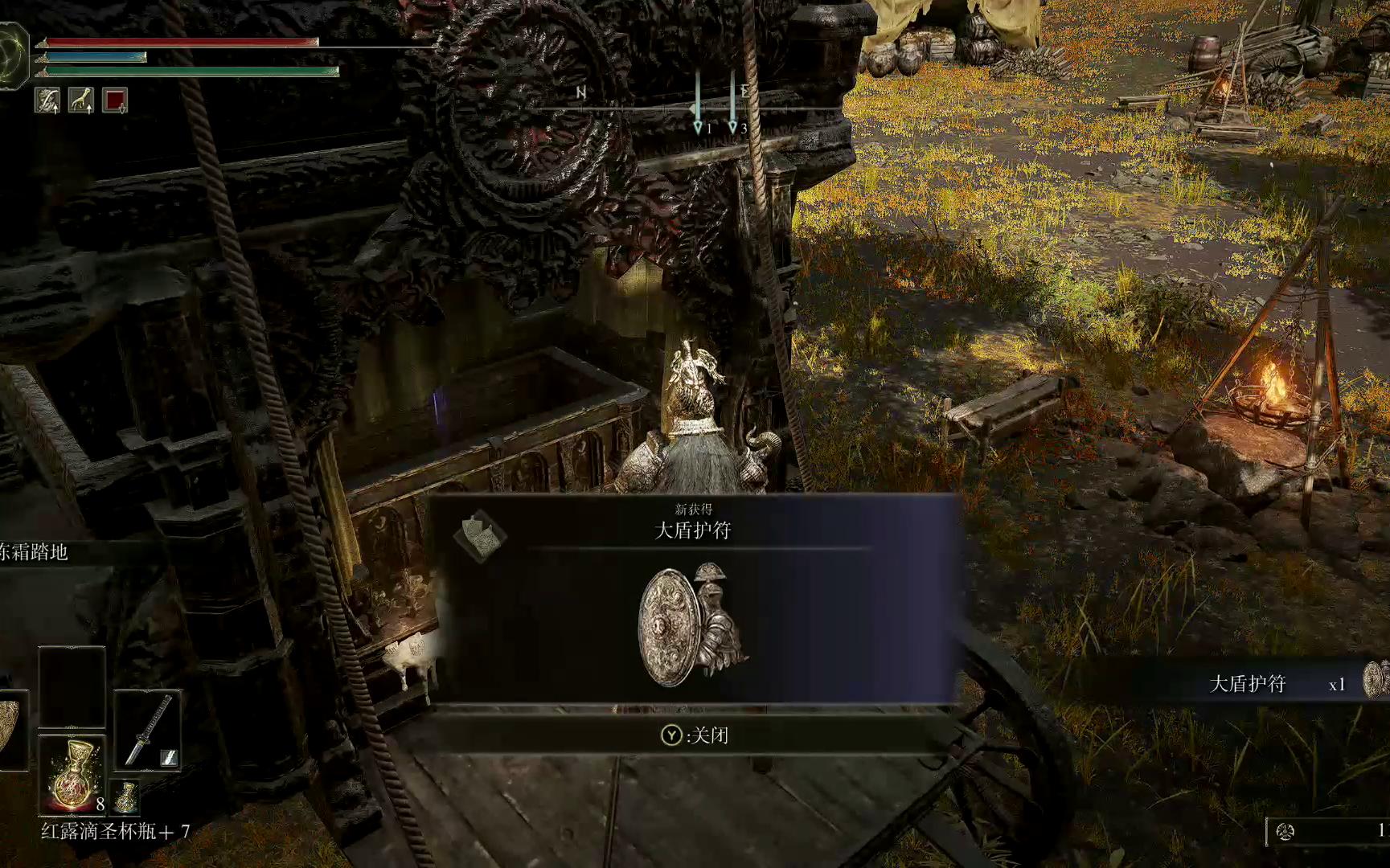Click the small next-item flask icon

coord(125,797)
